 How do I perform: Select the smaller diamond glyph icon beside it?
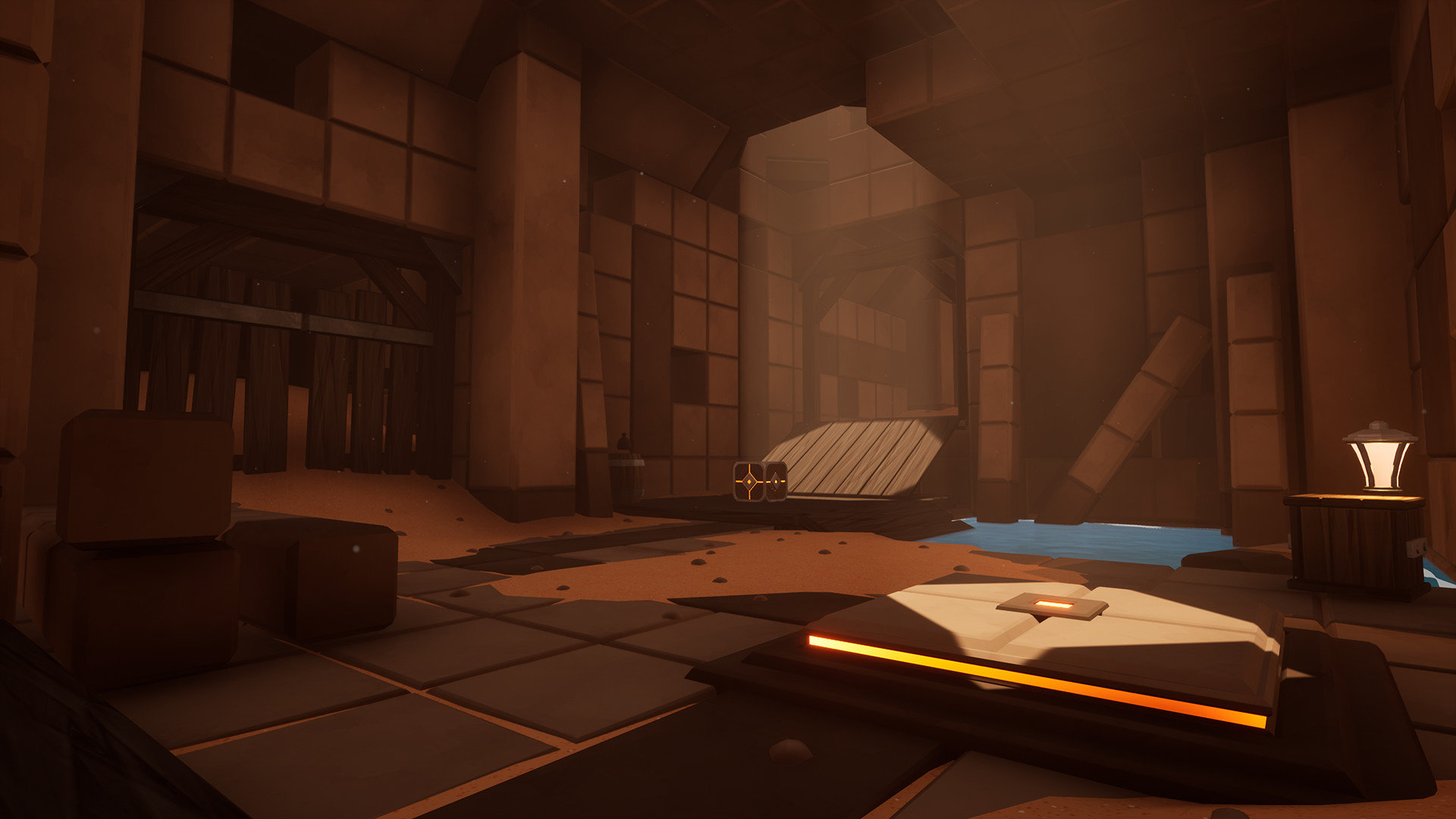(775, 482)
